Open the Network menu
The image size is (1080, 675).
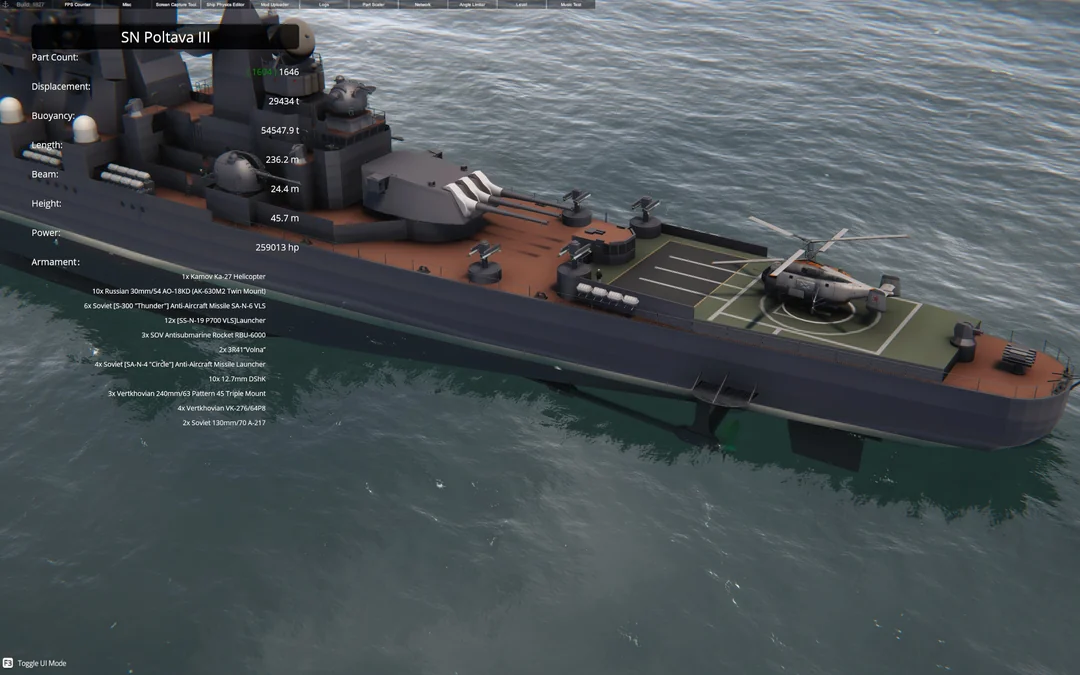(x=422, y=5)
